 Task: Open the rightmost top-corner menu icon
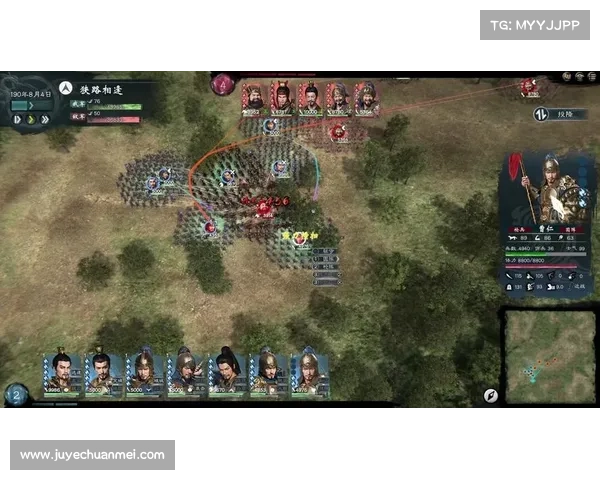point(590,76)
